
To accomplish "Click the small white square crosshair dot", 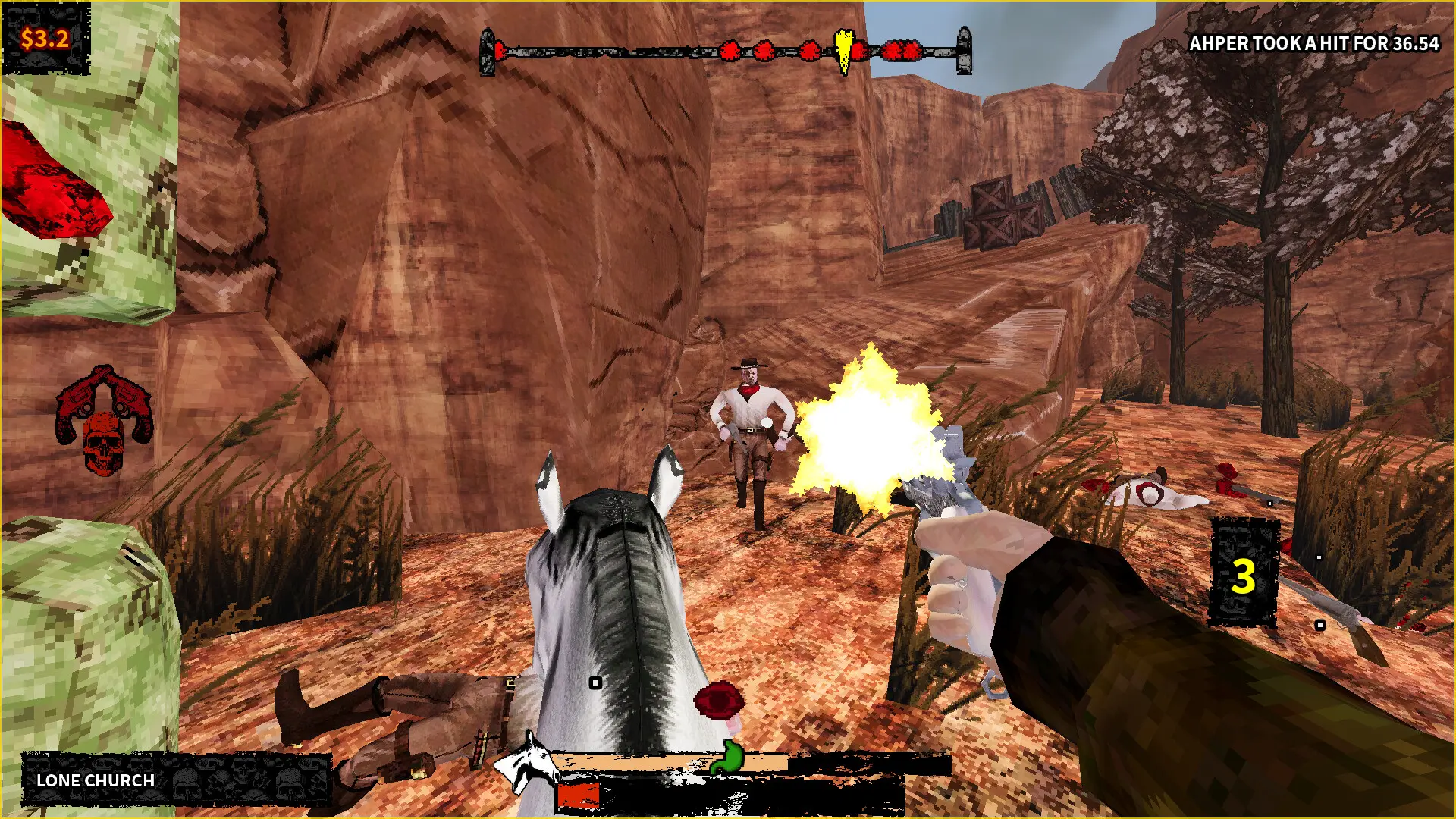I will pos(594,682).
